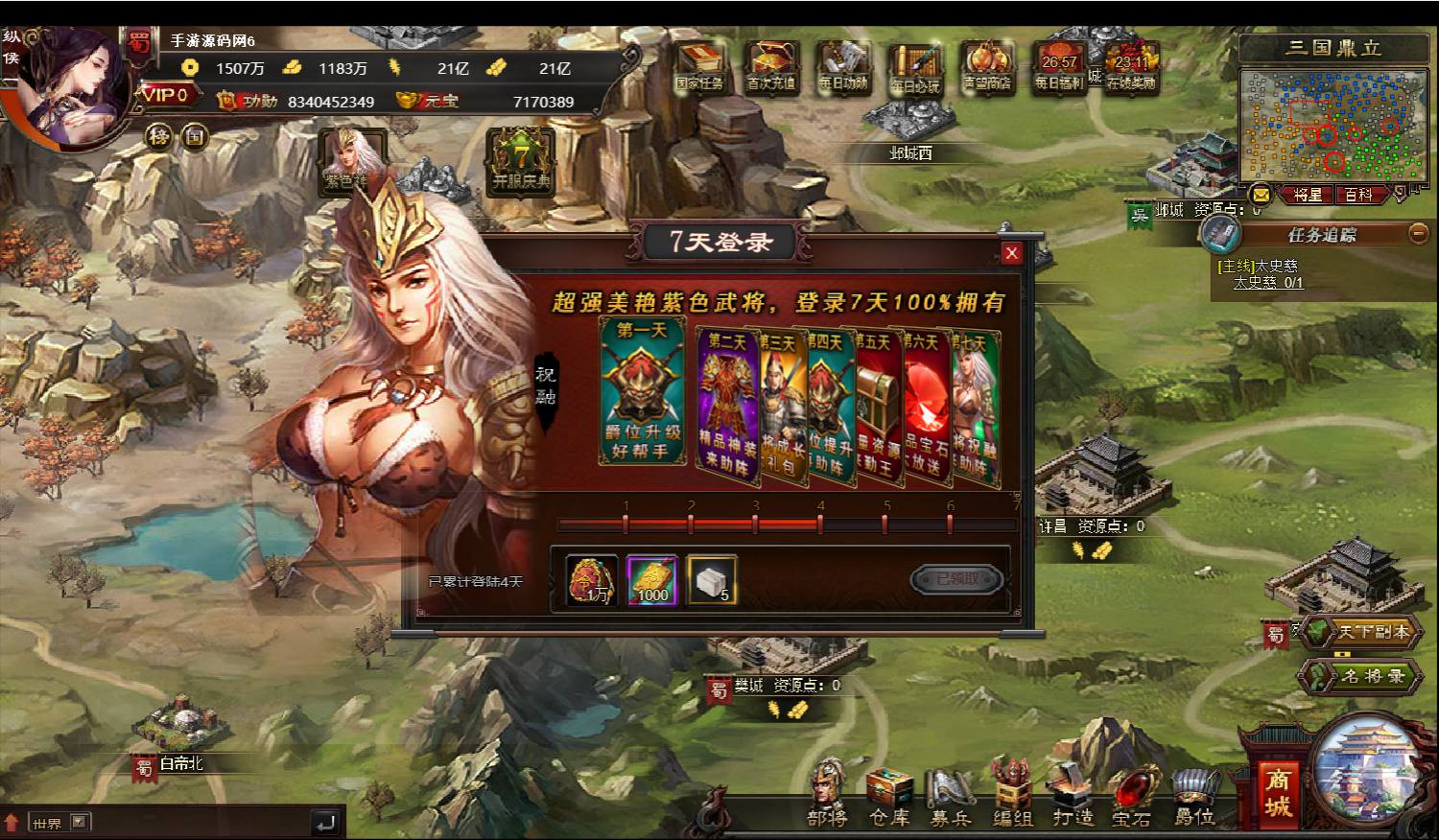Open the 商城 store button

point(1277,792)
